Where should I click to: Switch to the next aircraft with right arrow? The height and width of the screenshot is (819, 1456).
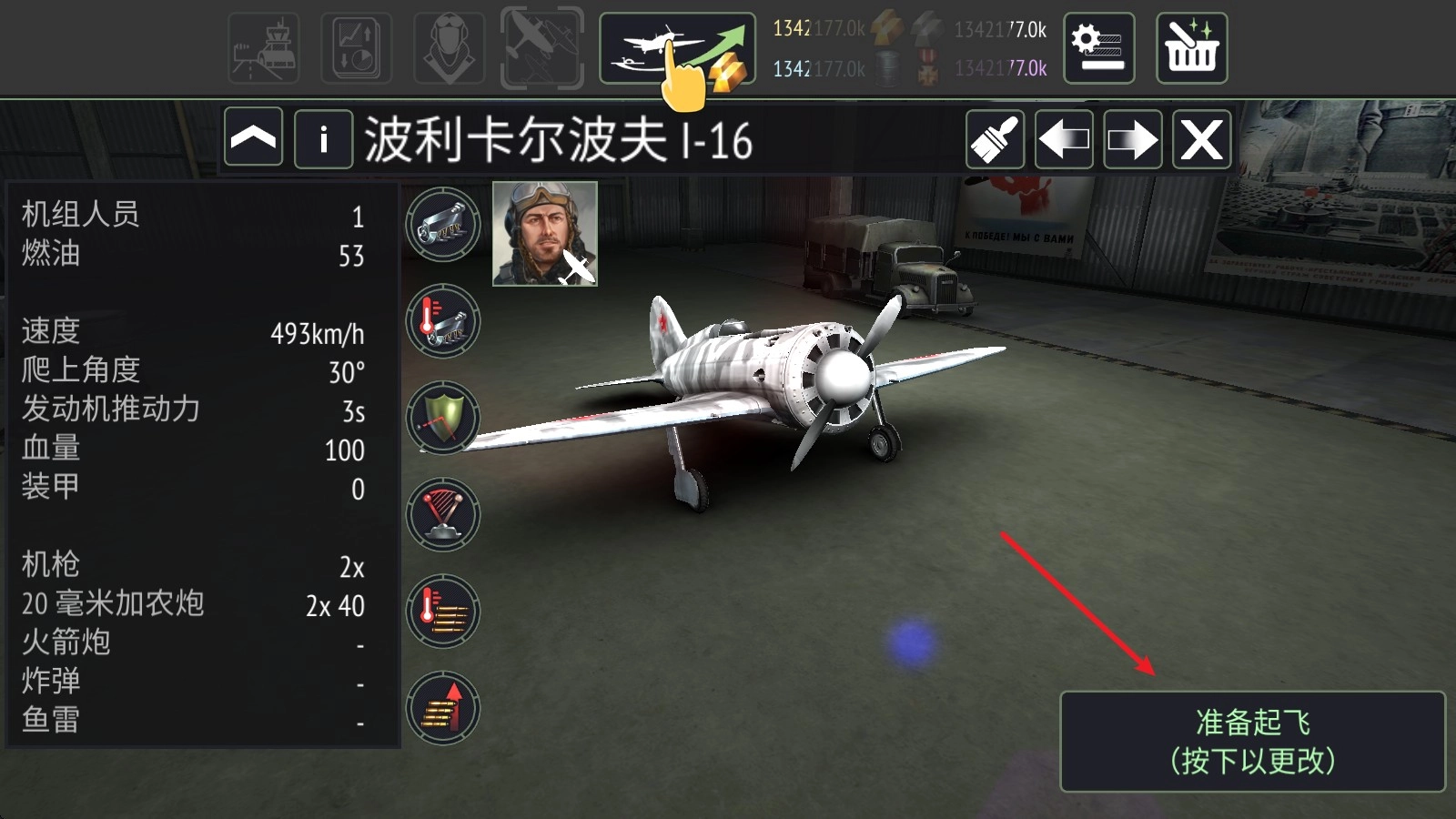click(1132, 139)
